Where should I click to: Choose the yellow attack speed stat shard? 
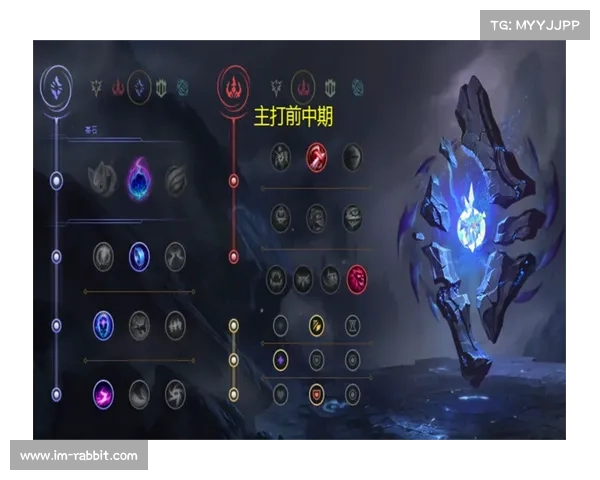316,325
